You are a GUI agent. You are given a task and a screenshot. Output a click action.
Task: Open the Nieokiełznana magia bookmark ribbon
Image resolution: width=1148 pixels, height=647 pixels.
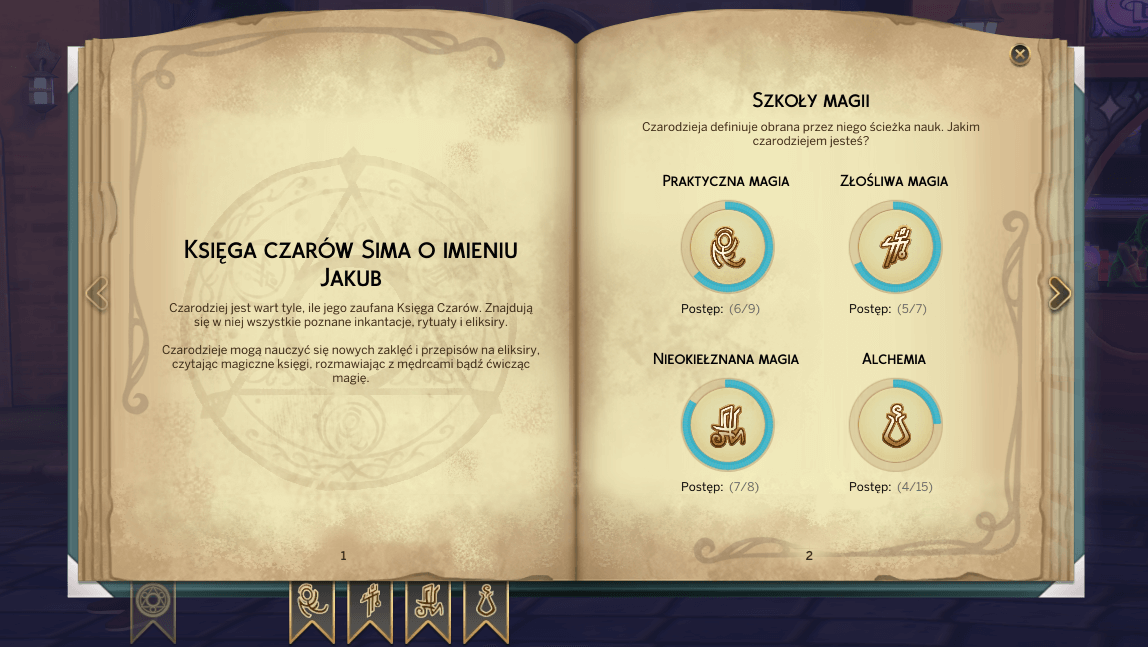[x=428, y=605]
